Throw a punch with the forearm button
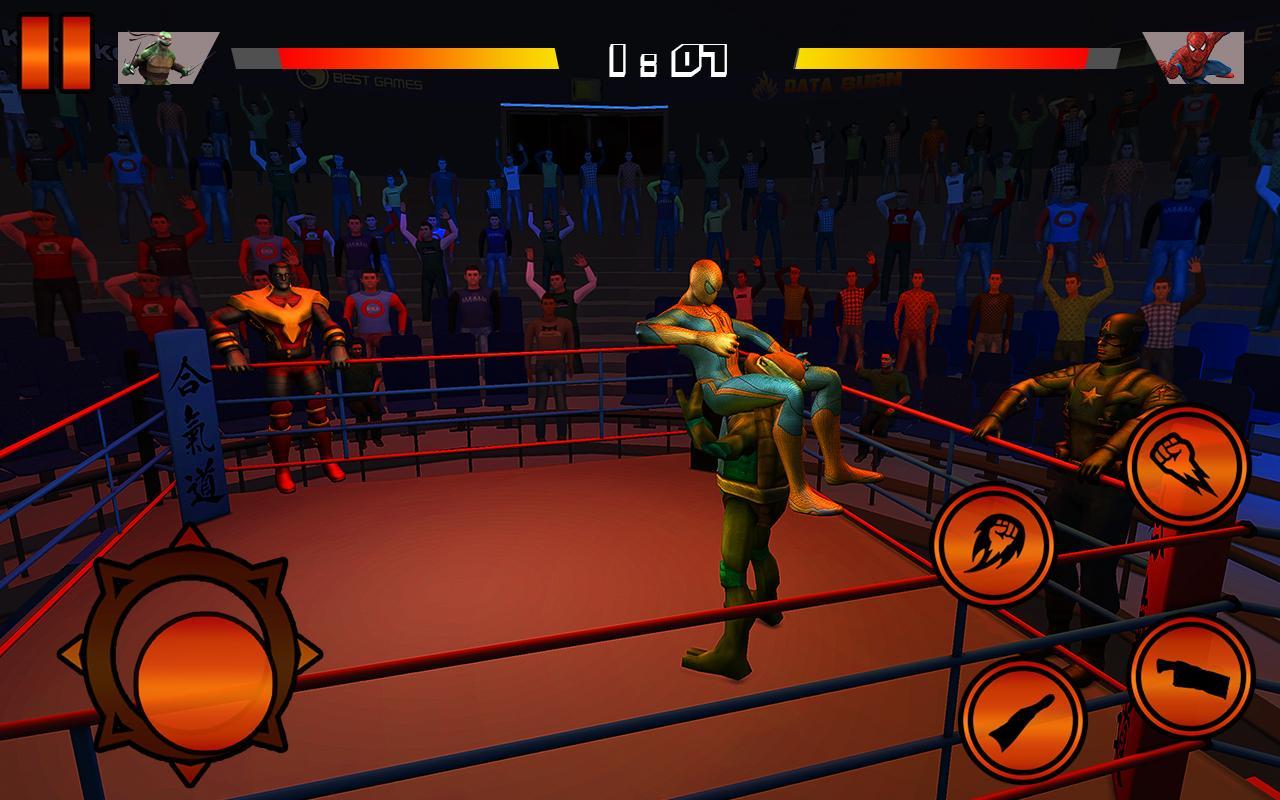Image resolution: width=1280 pixels, height=800 pixels. point(1191,676)
